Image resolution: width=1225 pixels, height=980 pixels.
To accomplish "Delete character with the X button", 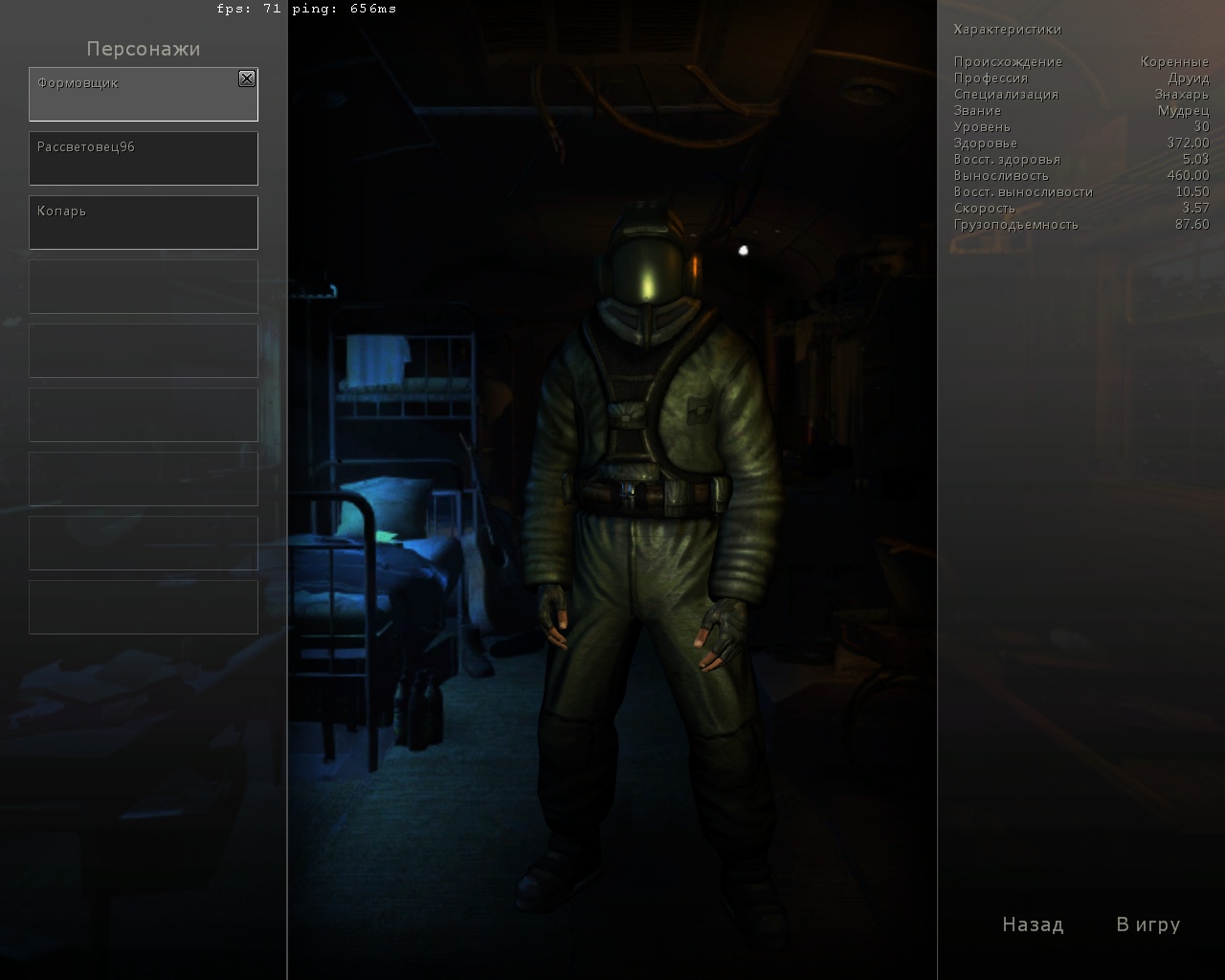I will coord(247,78).
